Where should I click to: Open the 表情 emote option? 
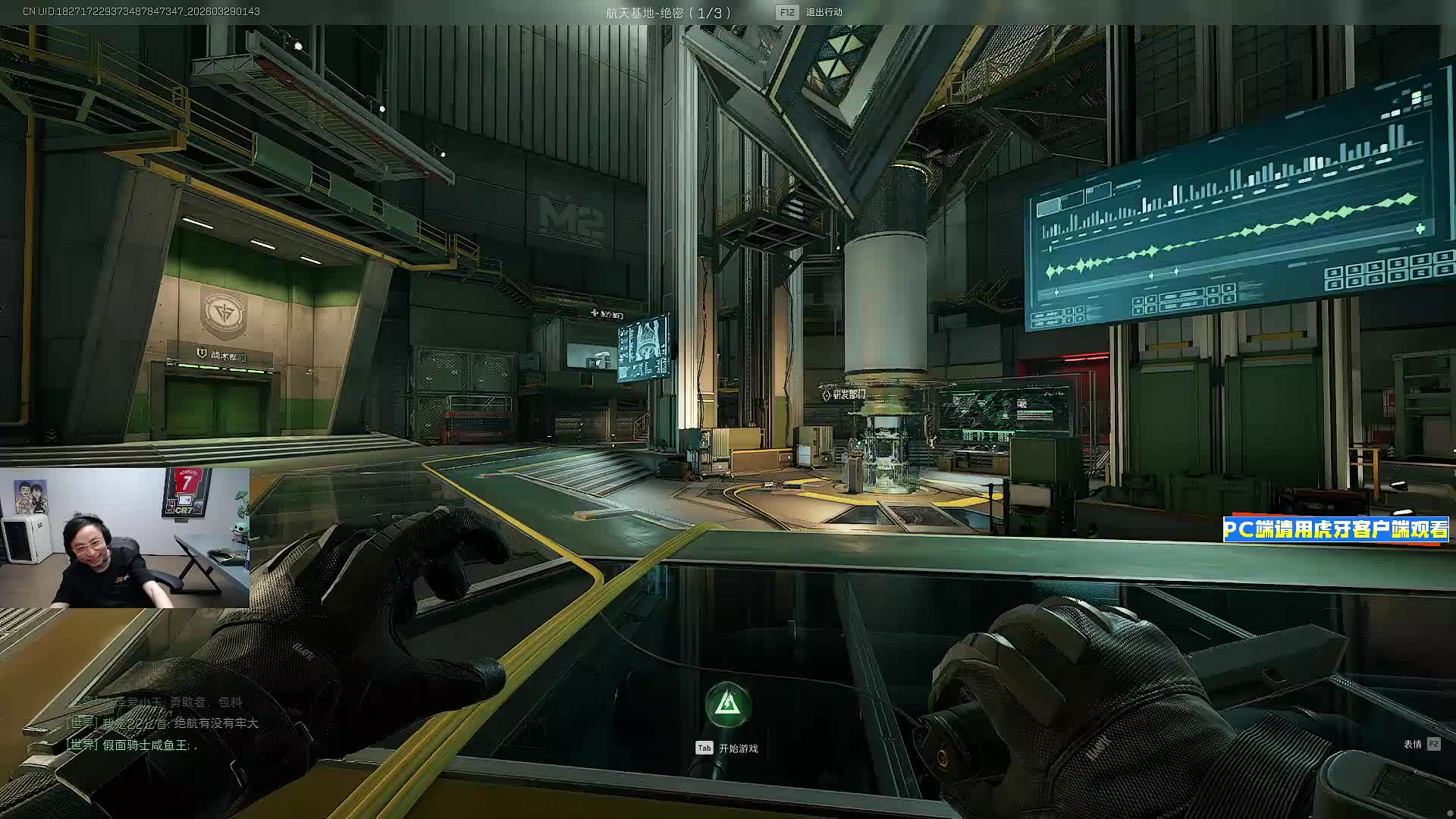click(x=1412, y=744)
